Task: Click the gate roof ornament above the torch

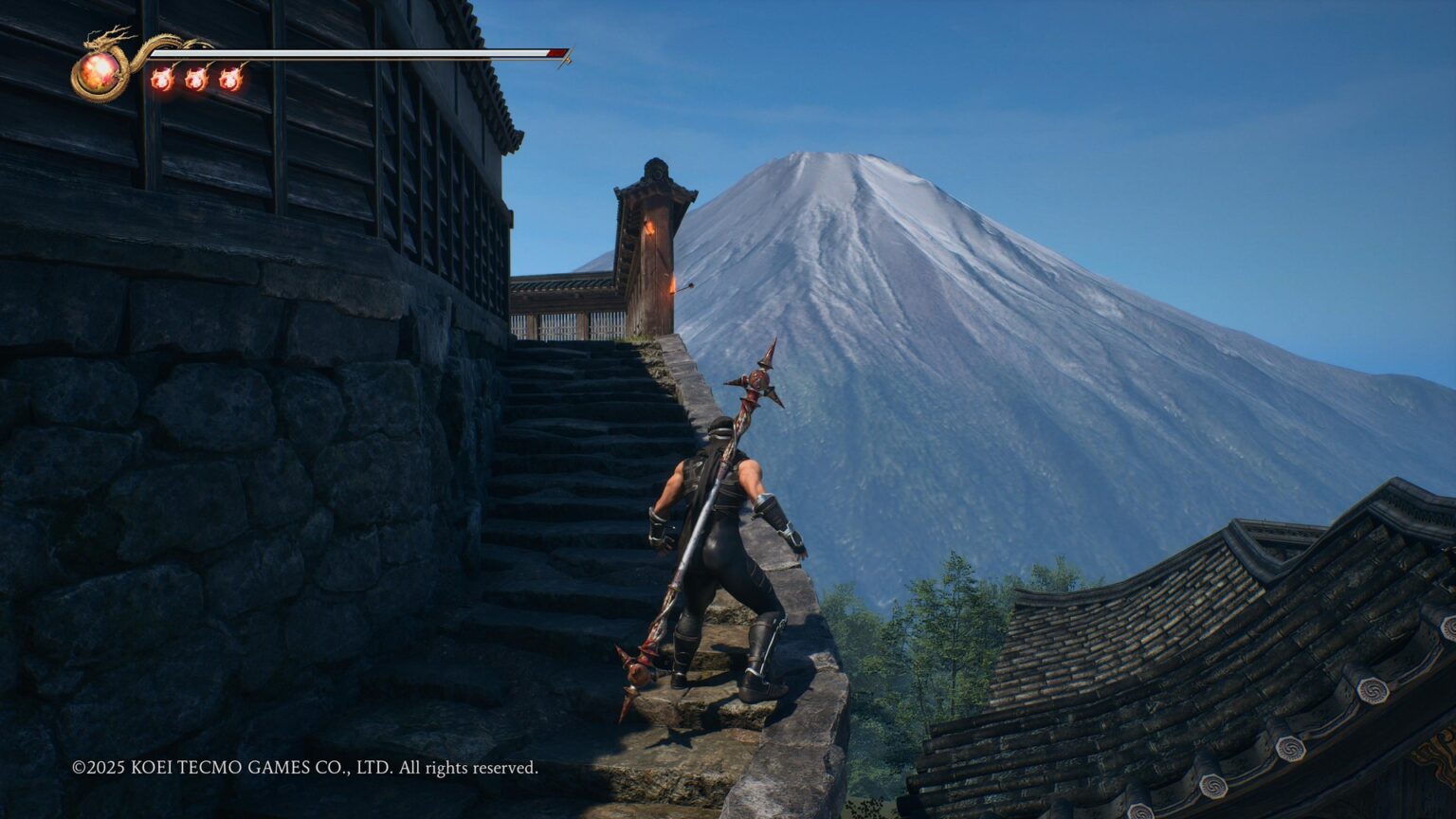Action: [x=657, y=171]
